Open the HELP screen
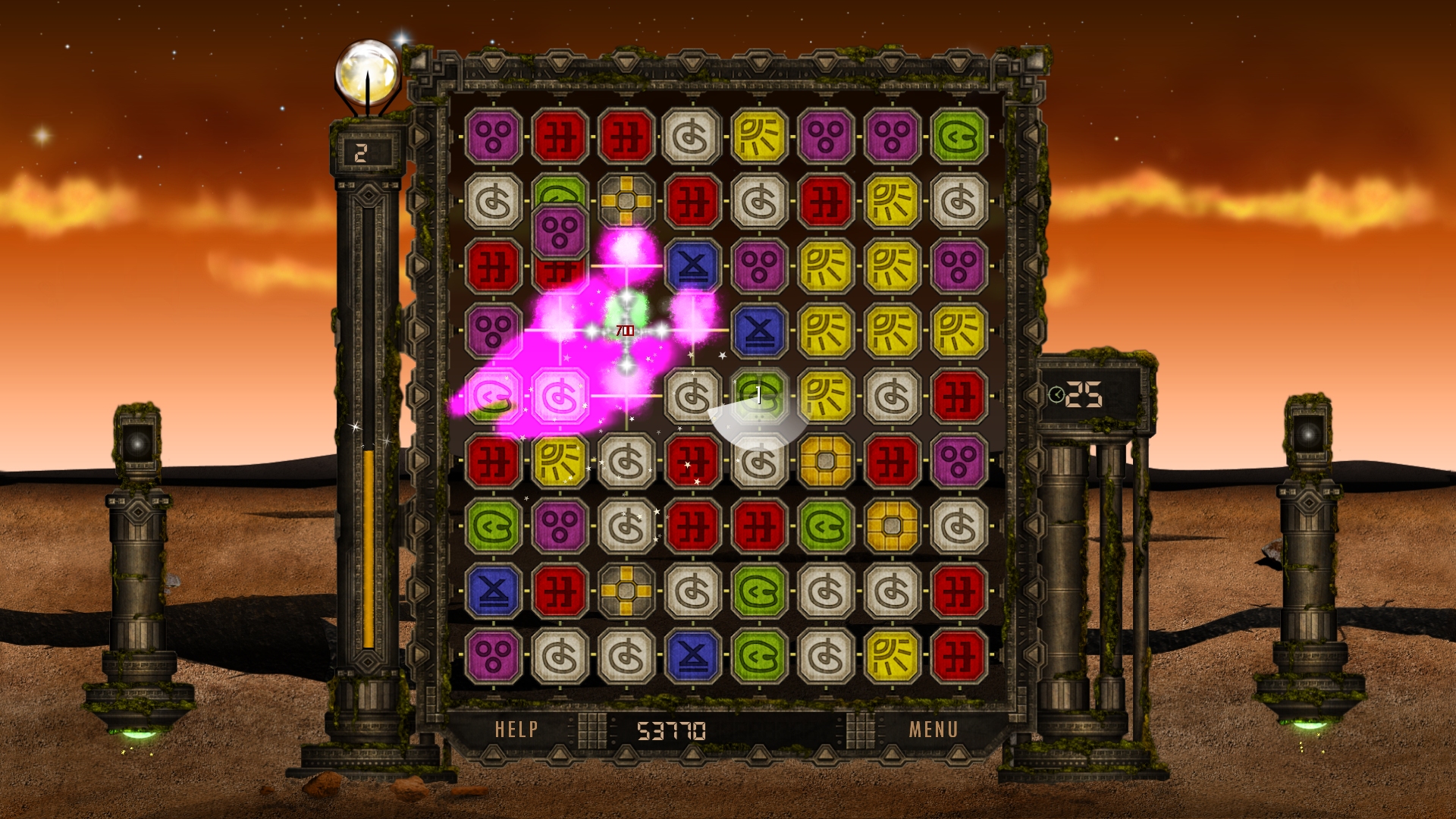Viewport: 1456px width, 819px height. (516, 730)
